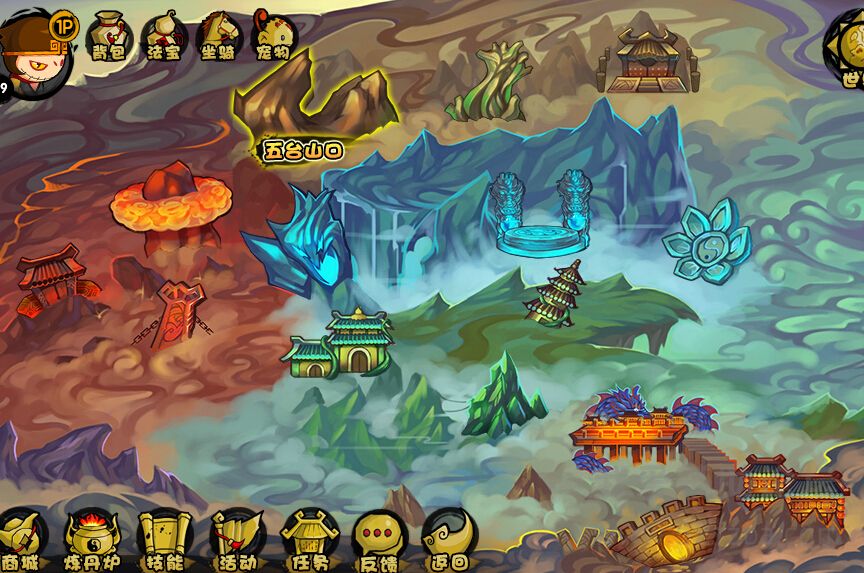Open the 反馈 feedback dialog
This screenshot has height=573, width=864.
tap(379, 540)
